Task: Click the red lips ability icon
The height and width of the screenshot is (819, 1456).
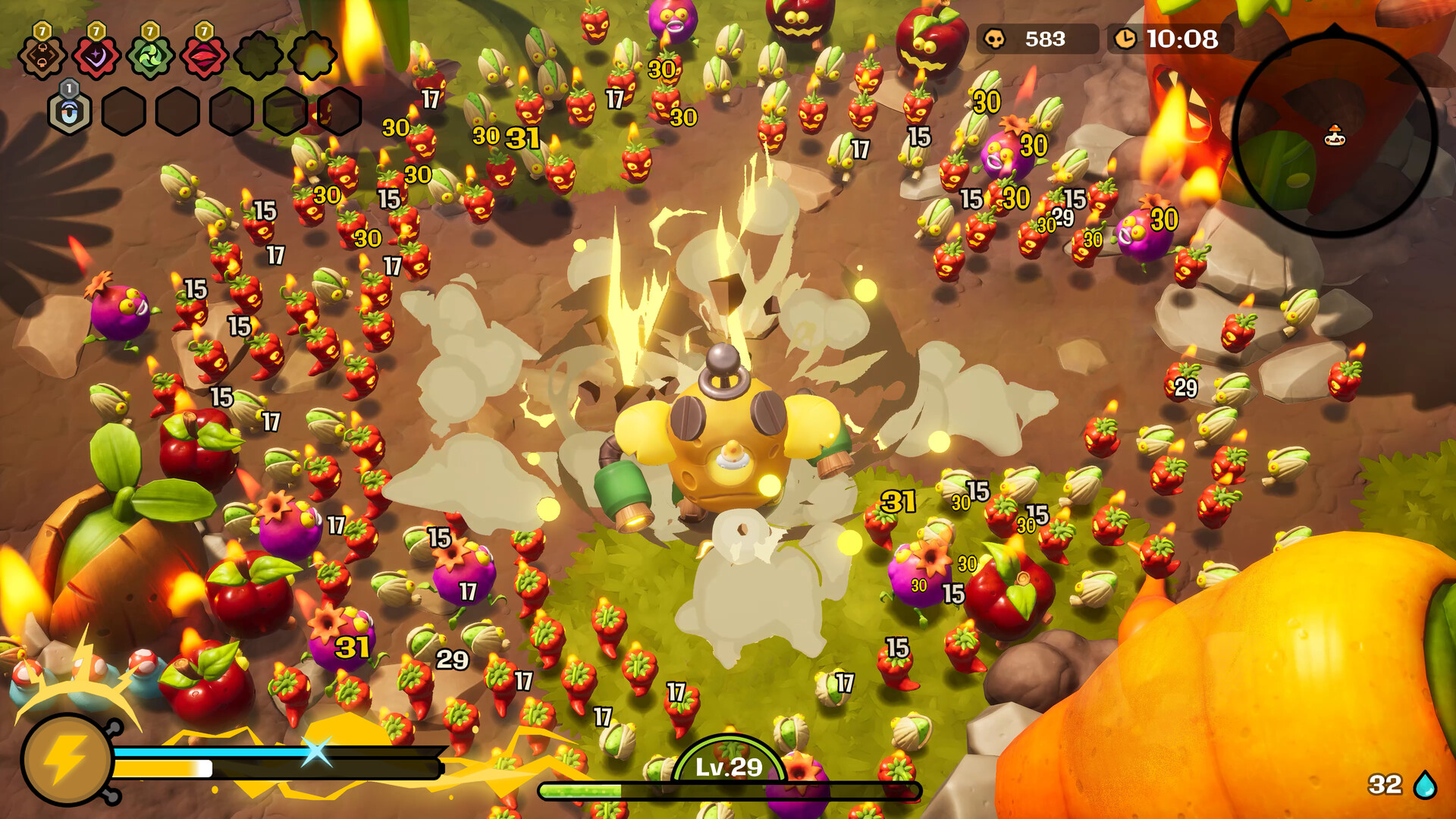Action: [x=204, y=57]
